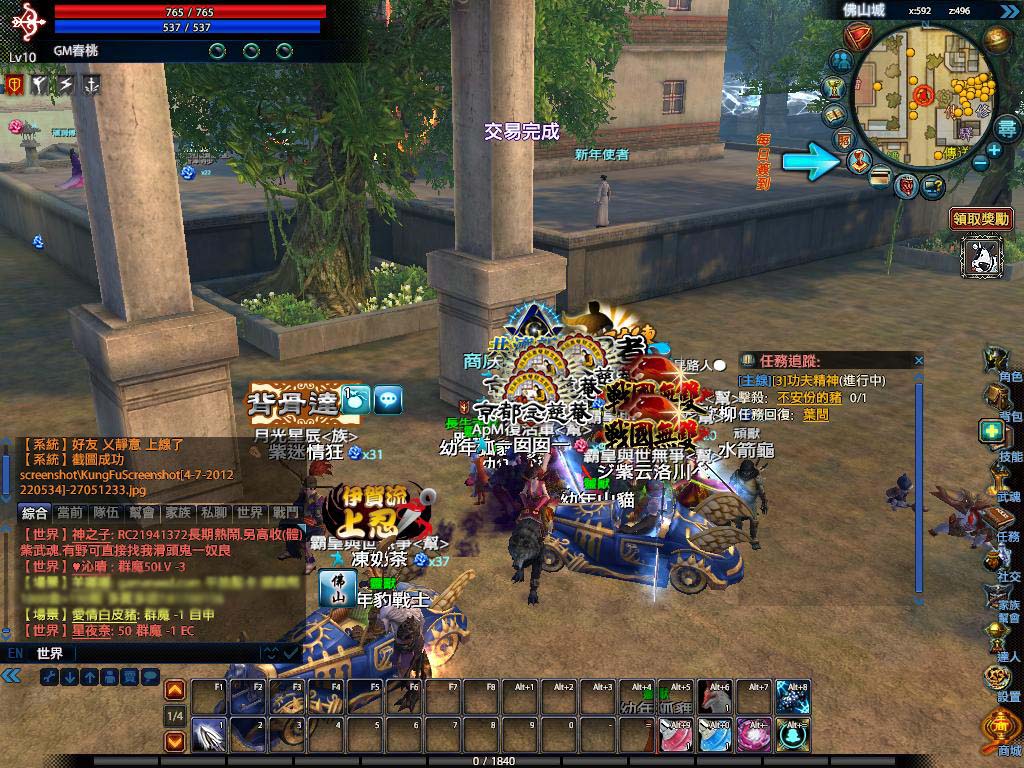Image resolution: width=1024 pixels, height=768 pixels.
Task: Switch to the 隊伍 team chat tab
Action: click(x=107, y=512)
